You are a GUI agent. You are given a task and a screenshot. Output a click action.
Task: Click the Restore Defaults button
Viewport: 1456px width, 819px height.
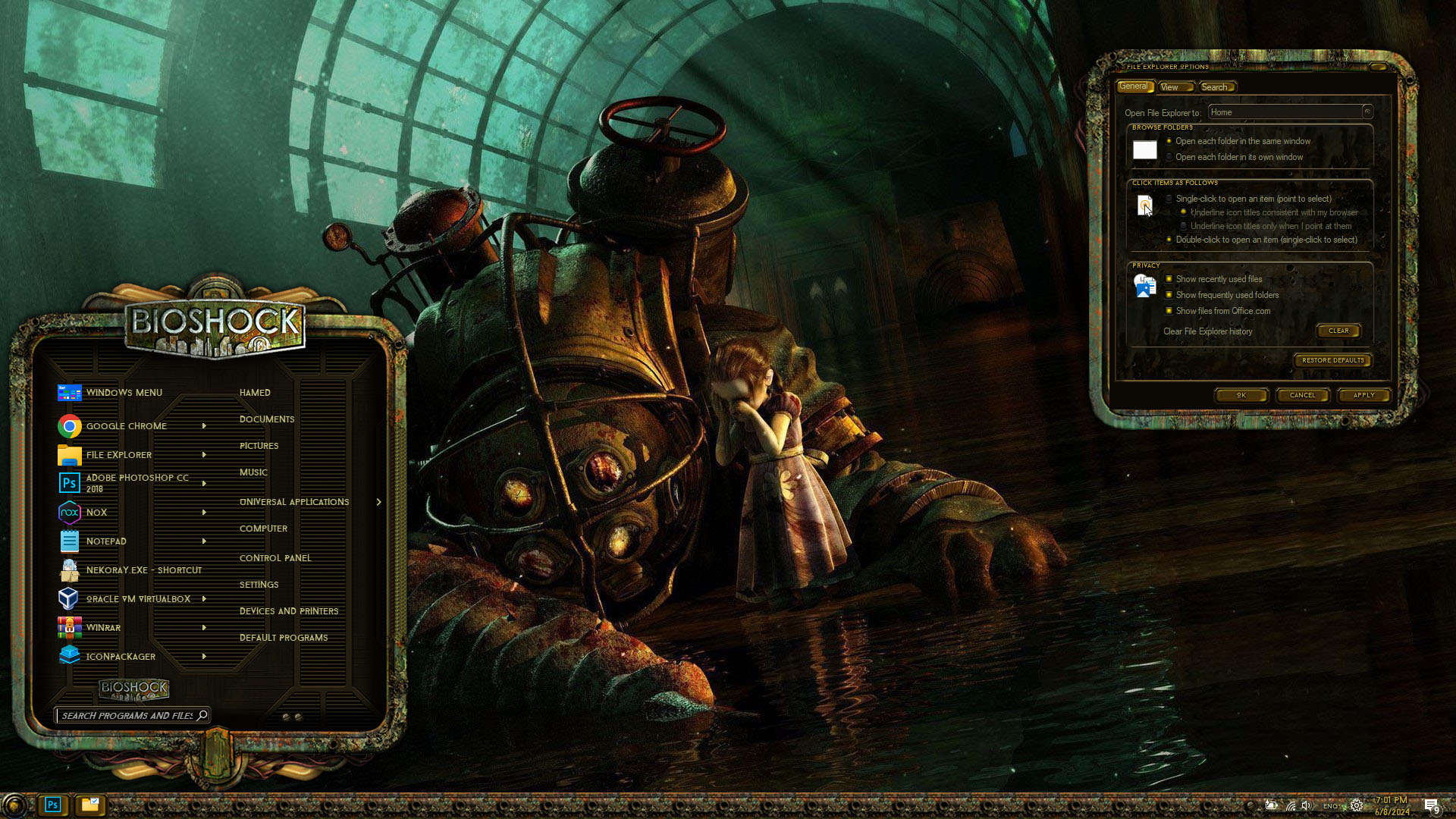[1332, 360]
